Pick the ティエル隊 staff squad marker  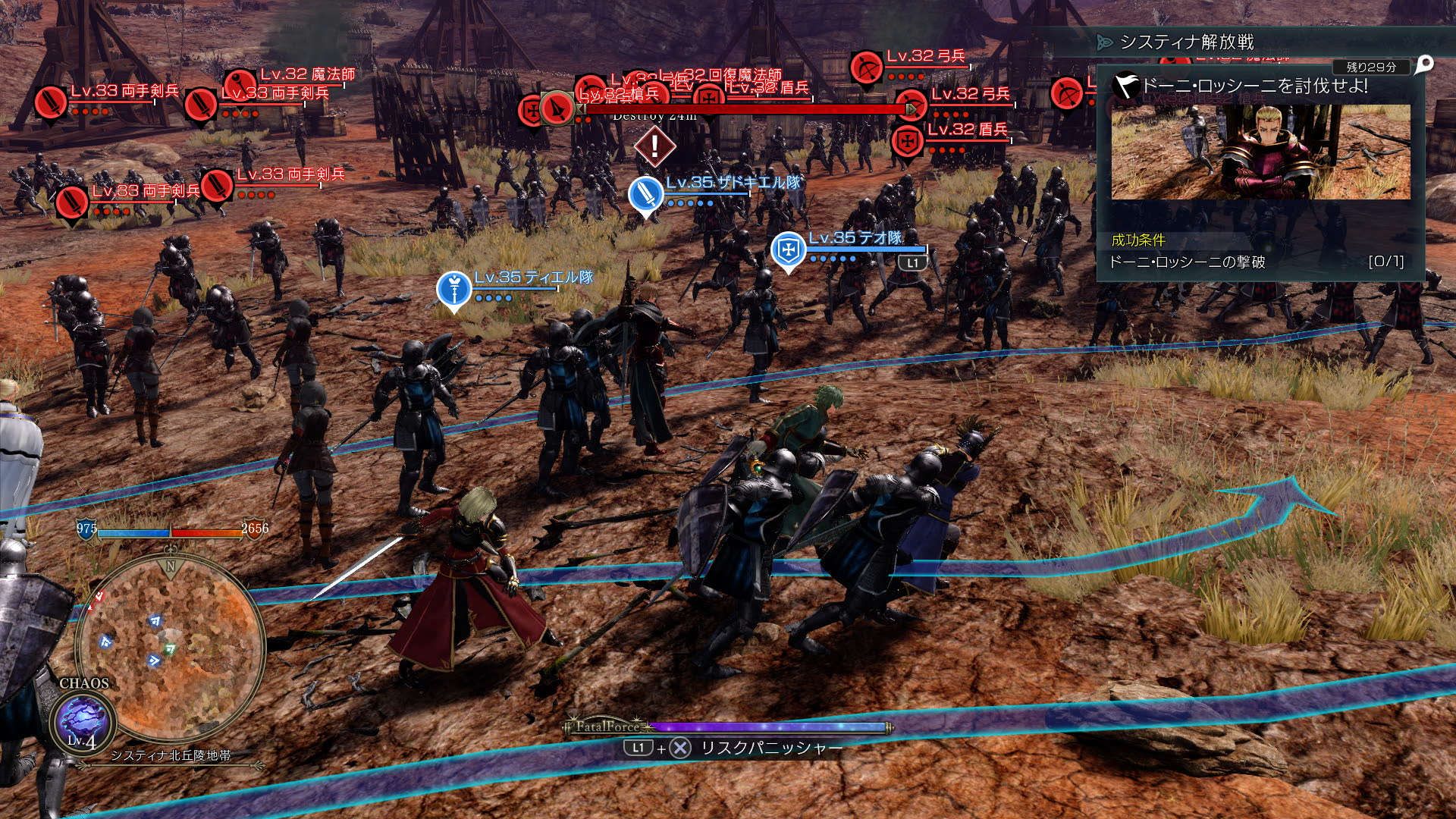[x=453, y=289]
